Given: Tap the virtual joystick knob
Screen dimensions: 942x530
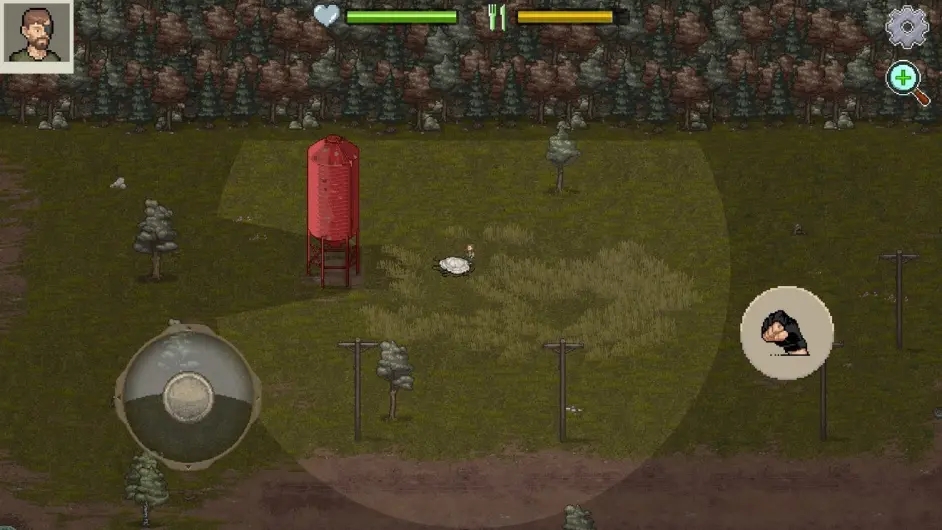Looking at the screenshot, I should pos(188,396).
